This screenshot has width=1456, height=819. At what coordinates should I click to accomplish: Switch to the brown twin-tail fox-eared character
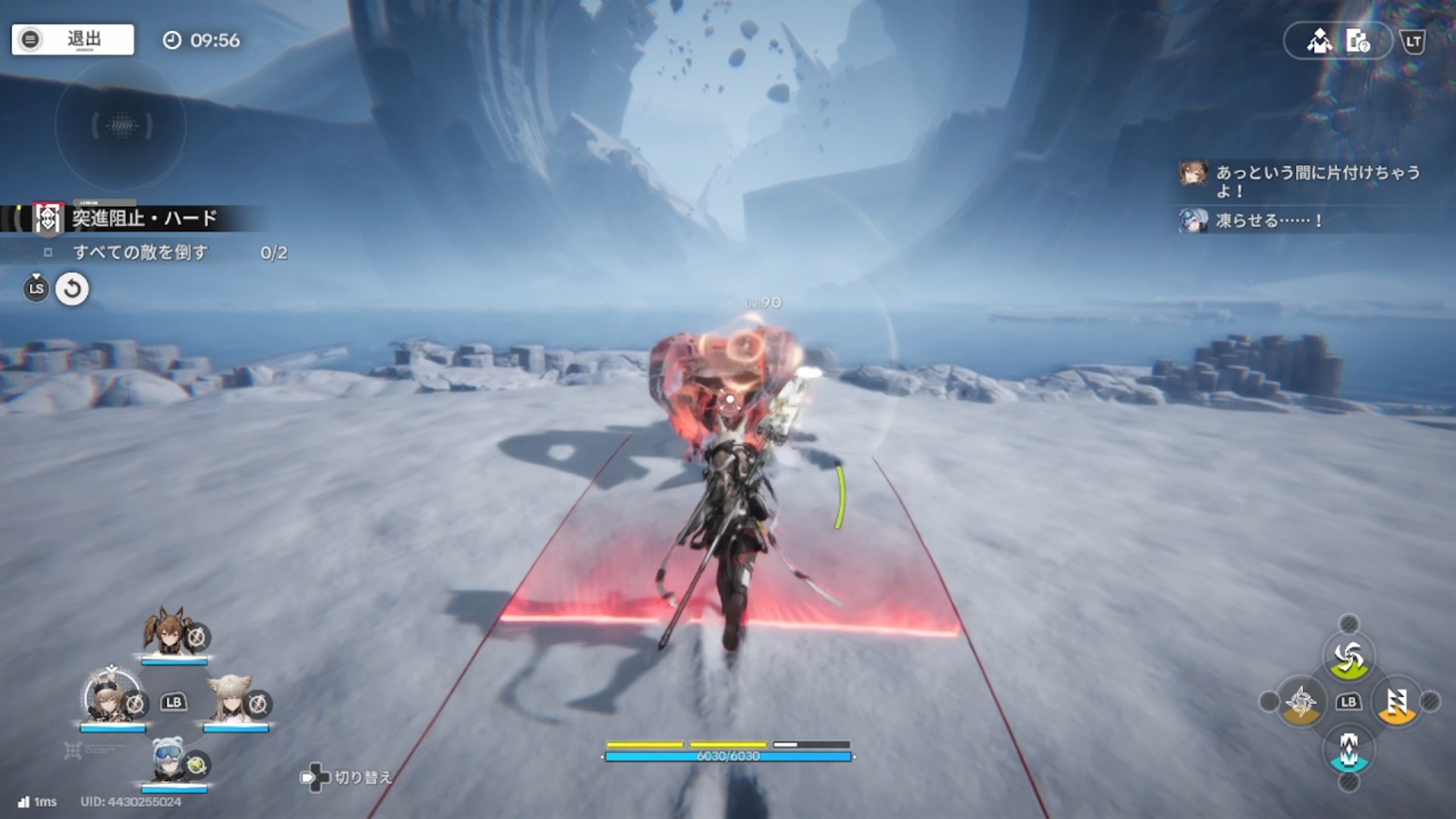(x=168, y=631)
